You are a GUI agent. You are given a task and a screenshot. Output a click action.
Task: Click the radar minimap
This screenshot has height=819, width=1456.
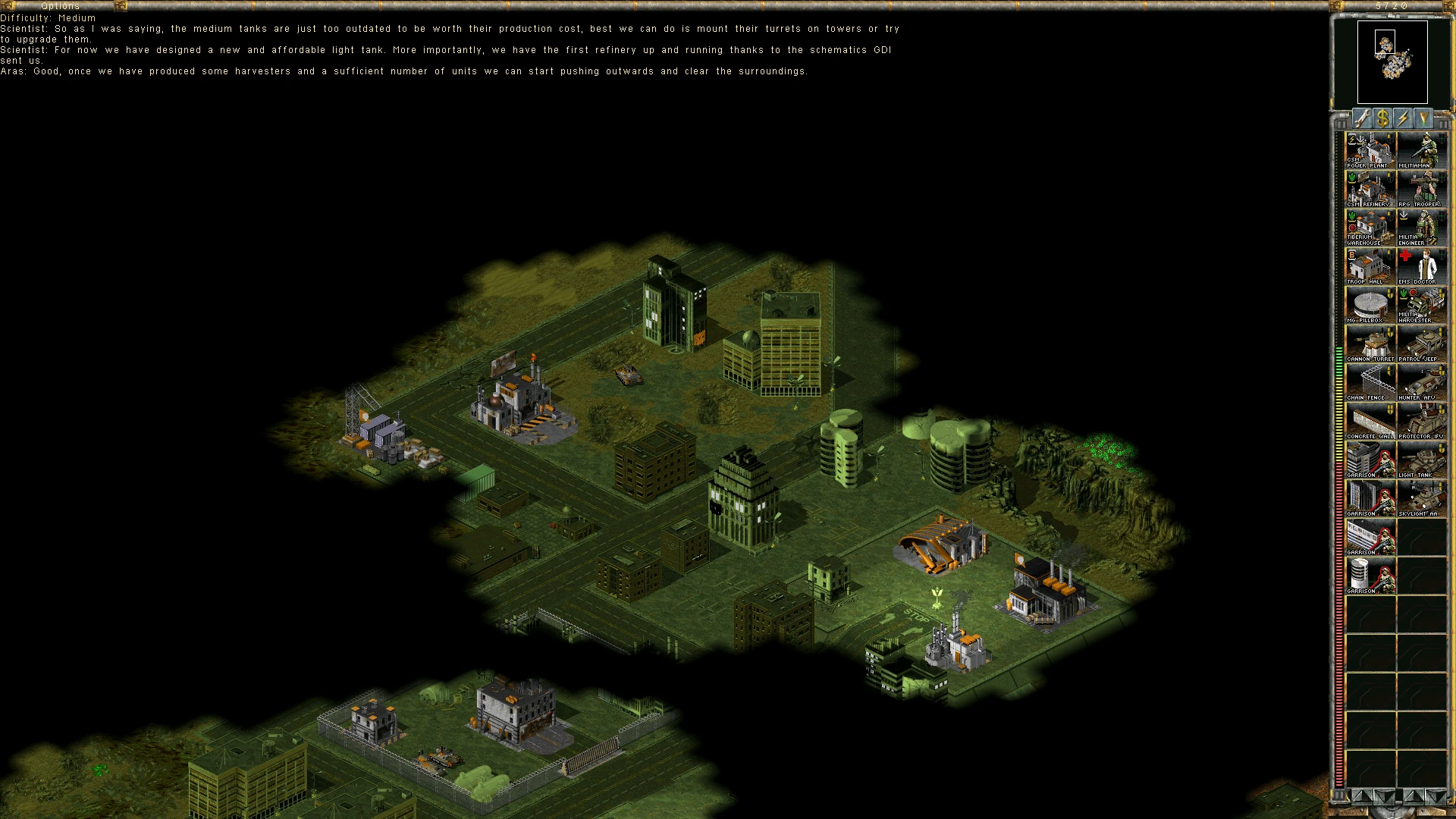point(1392,62)
